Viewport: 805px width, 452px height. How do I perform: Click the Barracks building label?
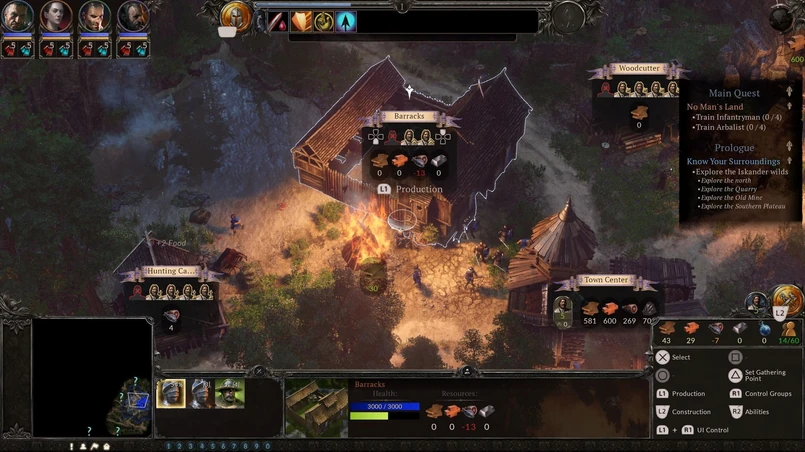409,117
